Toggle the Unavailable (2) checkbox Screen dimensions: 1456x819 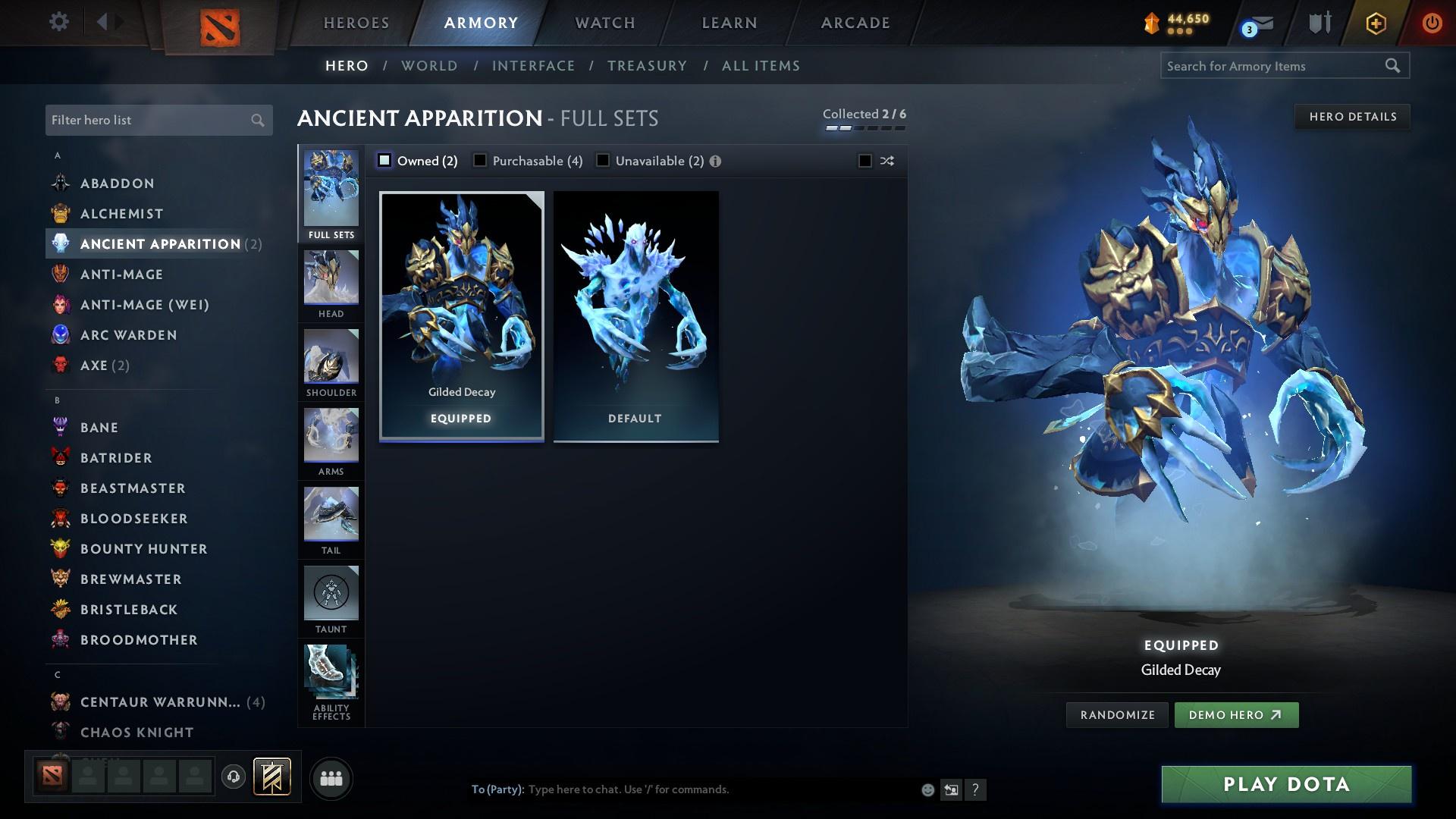point(602,160)
